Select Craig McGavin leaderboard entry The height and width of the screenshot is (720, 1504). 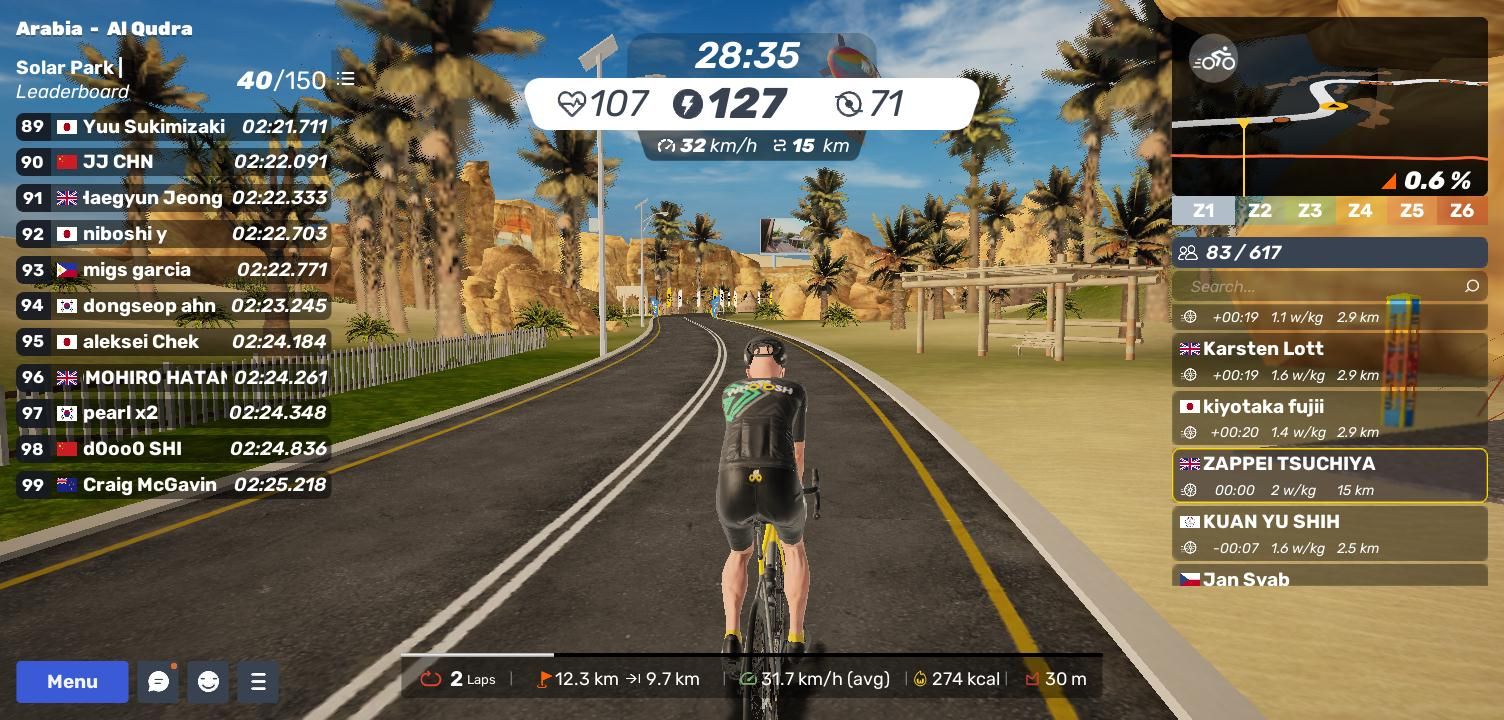[x=173, y=485]
